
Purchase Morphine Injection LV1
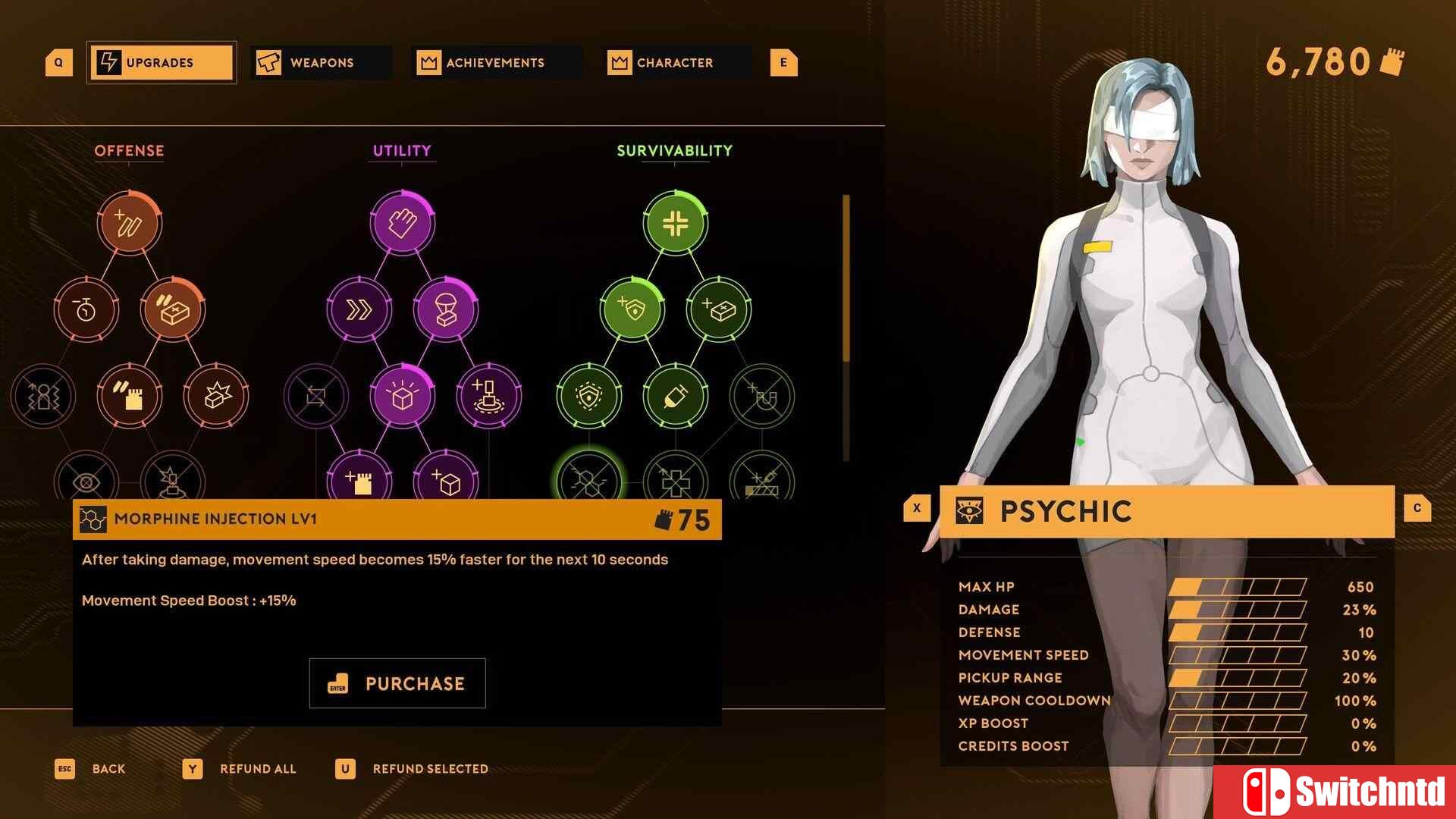pos(397,683)
